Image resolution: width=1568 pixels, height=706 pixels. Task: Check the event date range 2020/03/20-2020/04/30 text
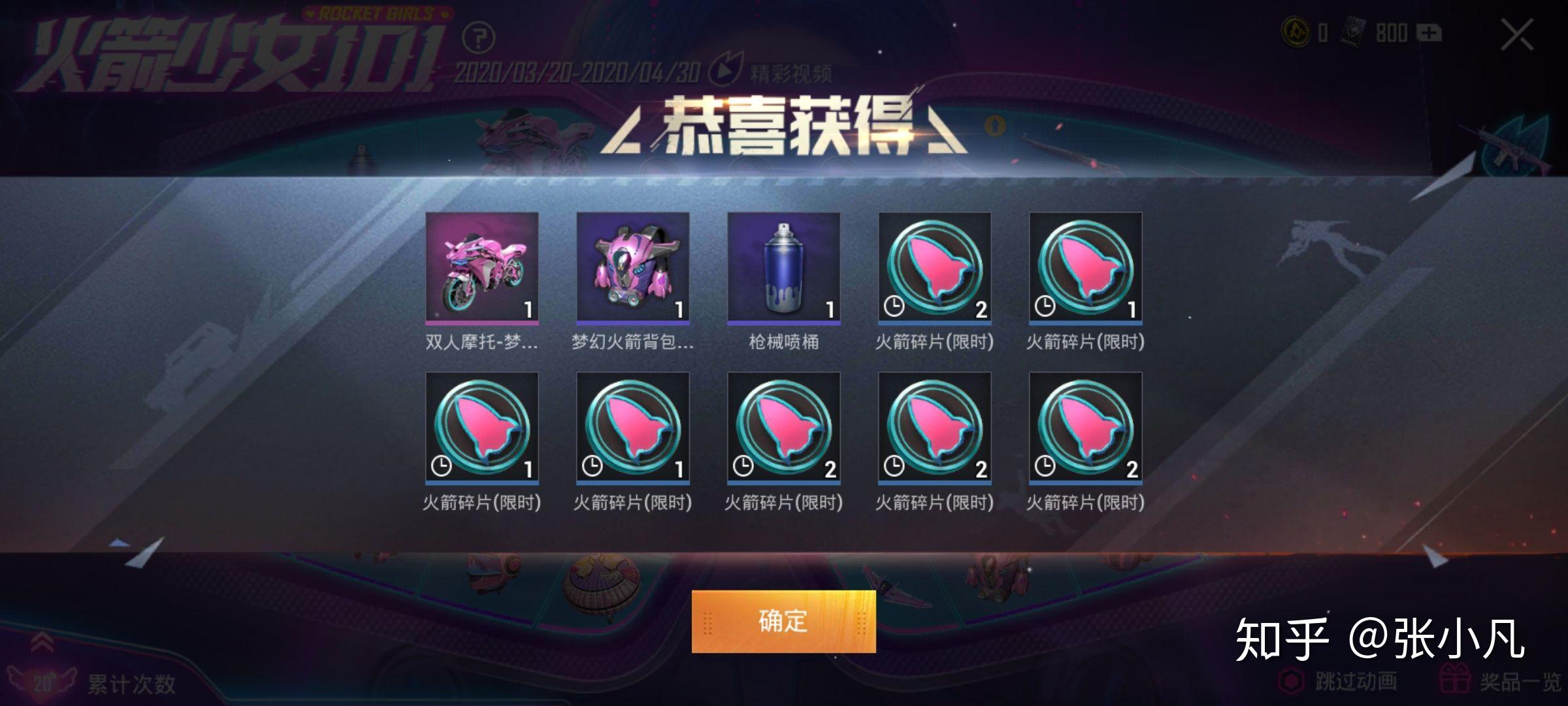pos(578,73)
